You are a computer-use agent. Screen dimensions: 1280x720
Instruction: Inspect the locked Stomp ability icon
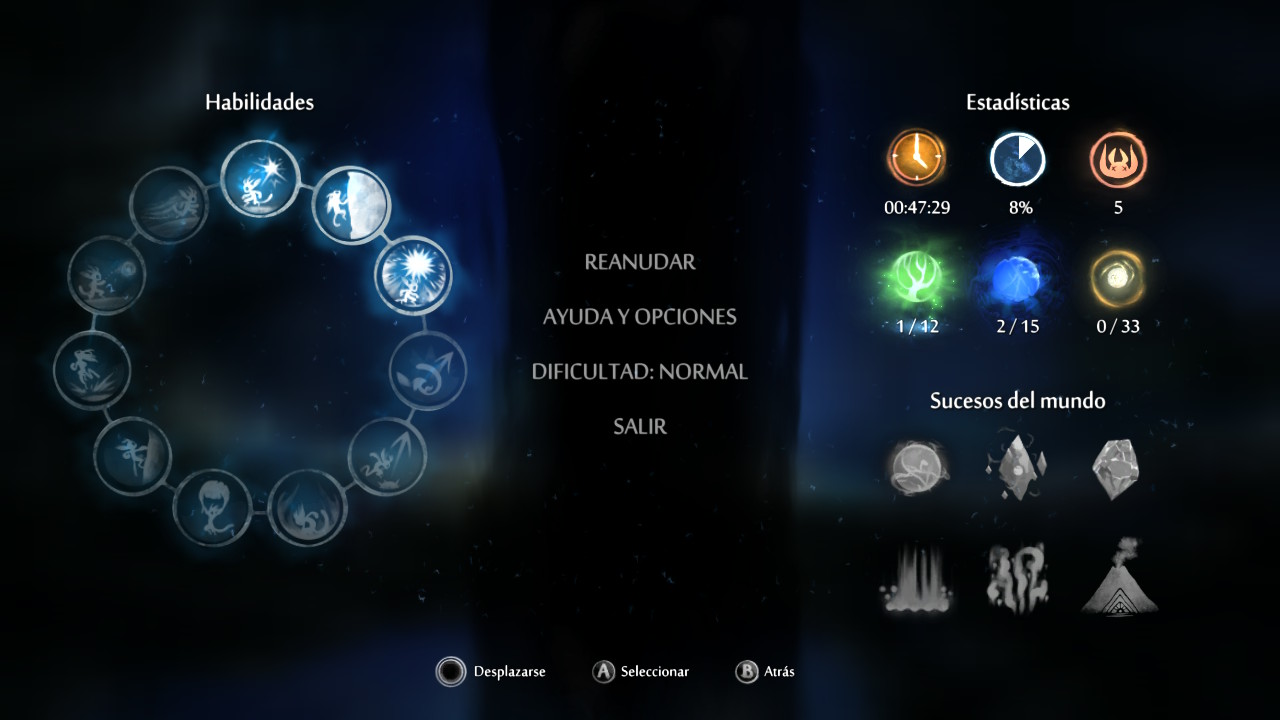click(x=308, y=507)
